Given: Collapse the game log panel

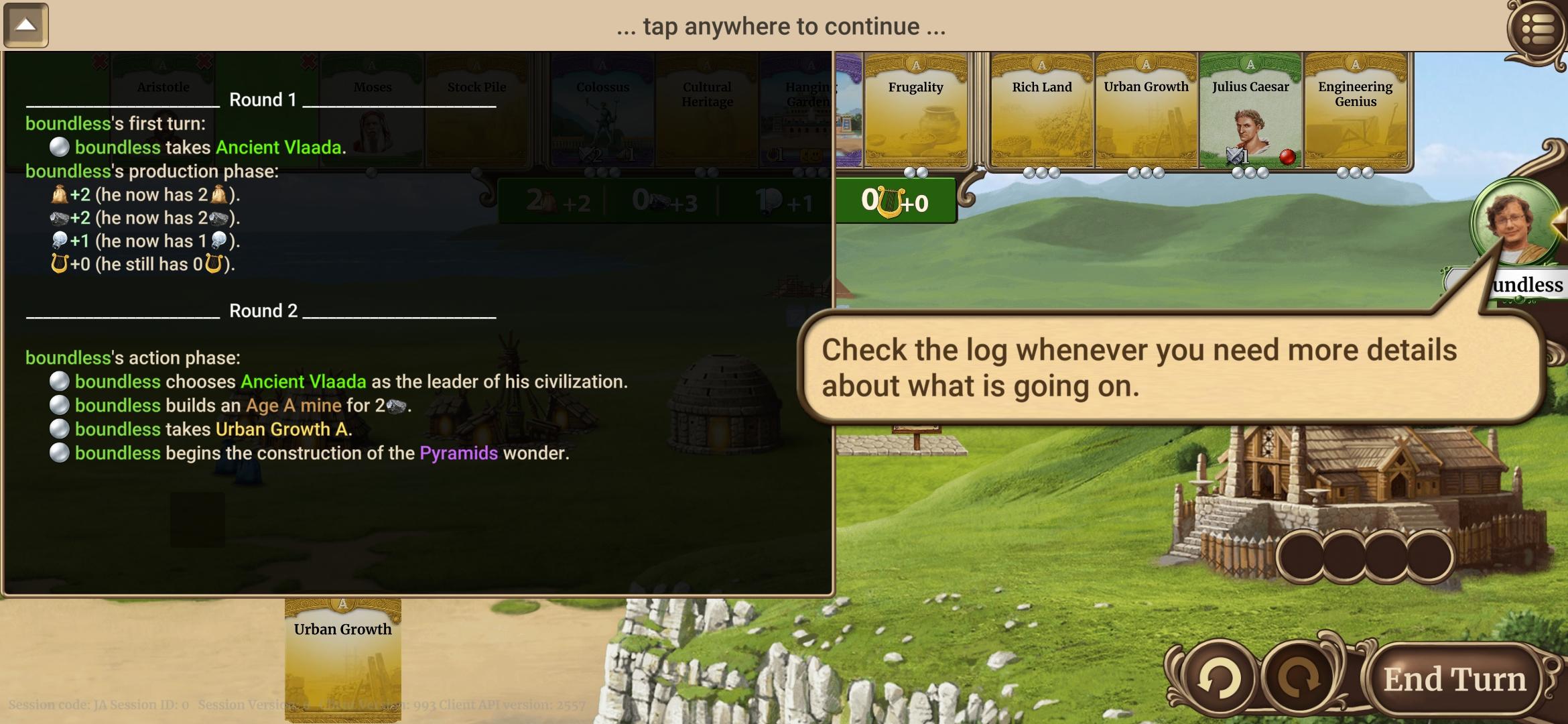Looking at the screenshot, I should [27, 25].
